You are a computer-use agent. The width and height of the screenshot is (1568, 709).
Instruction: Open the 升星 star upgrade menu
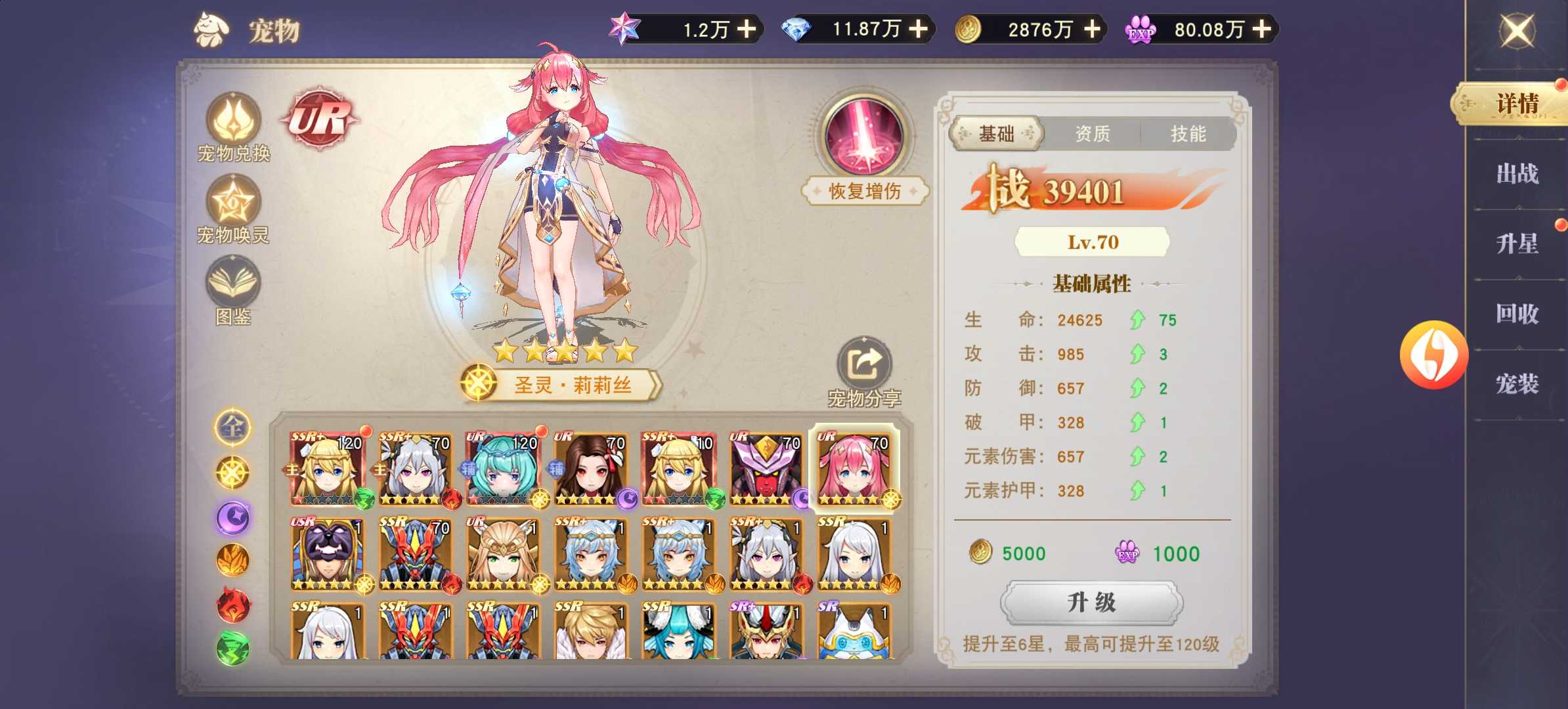1517,244
